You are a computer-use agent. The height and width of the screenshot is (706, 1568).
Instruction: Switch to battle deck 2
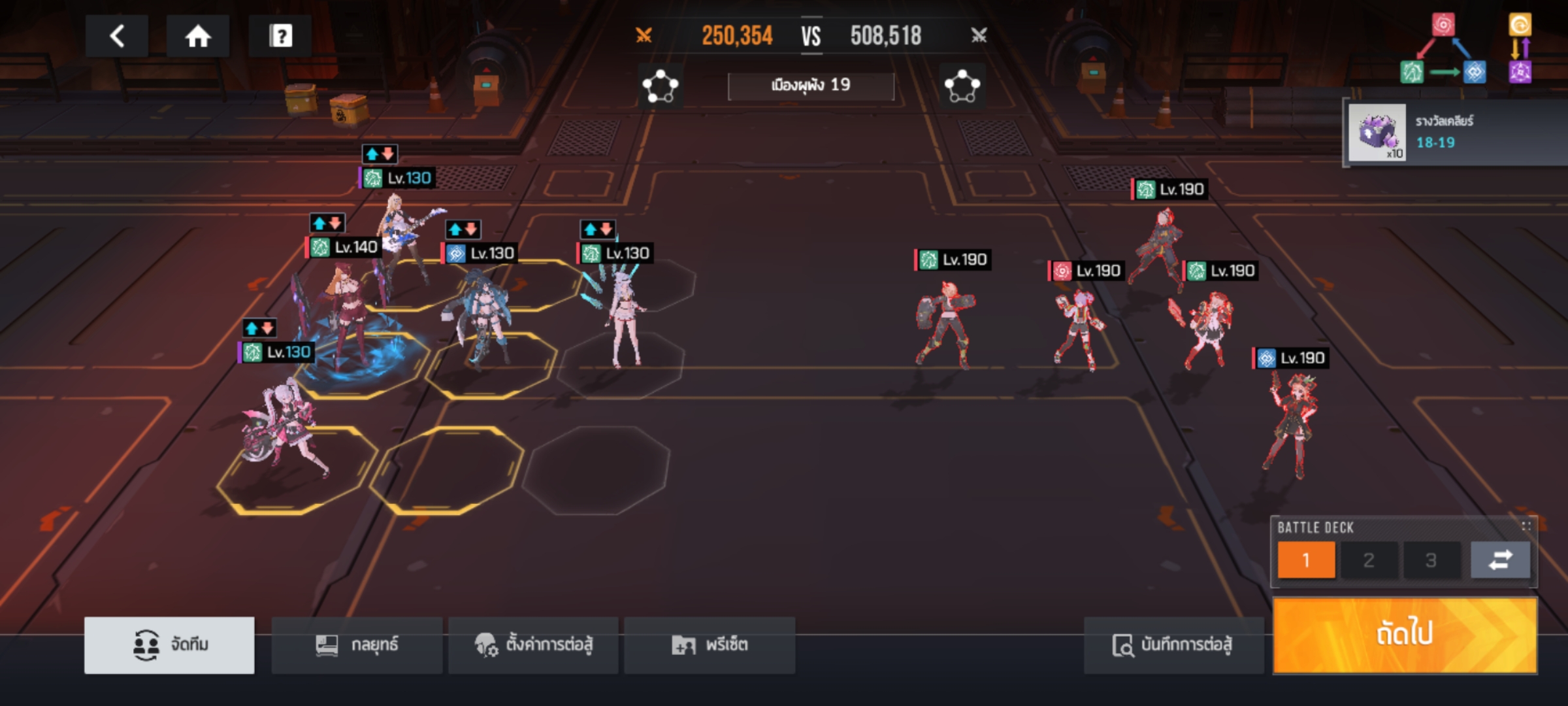[x=1369, y=560]
